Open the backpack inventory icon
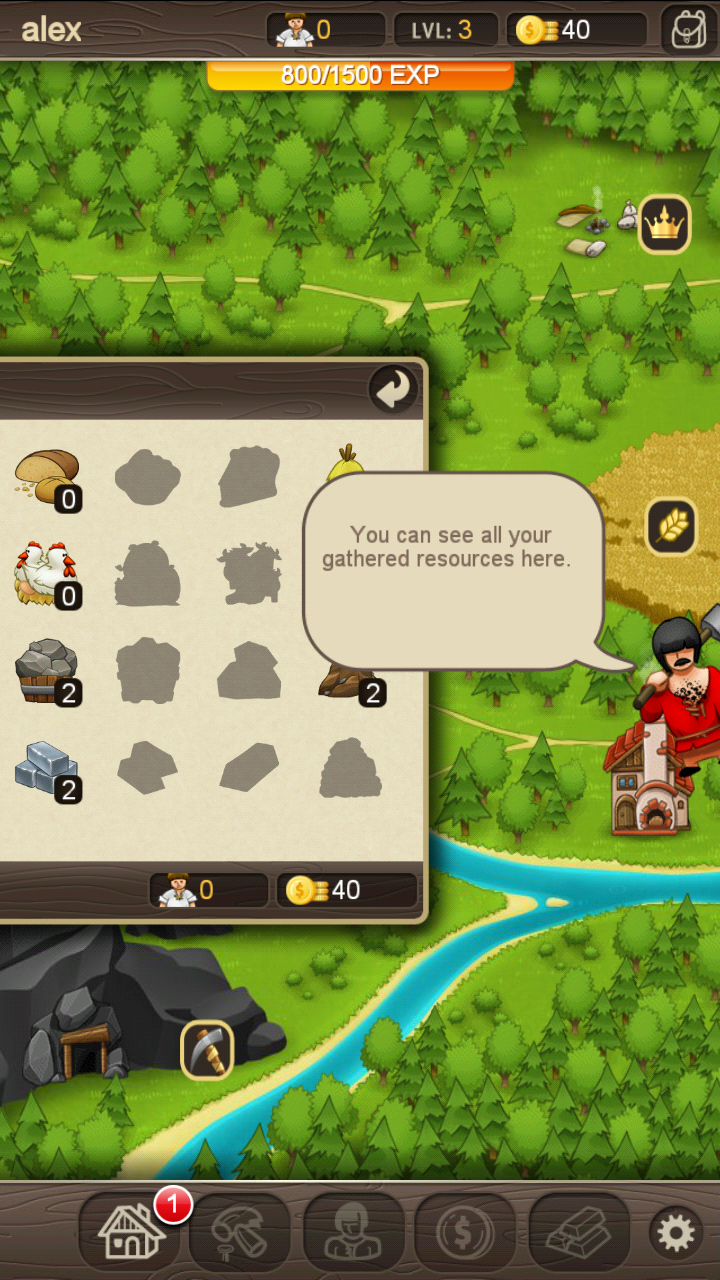Viewport: 720px width, 1280px height. tap(688, 29)
